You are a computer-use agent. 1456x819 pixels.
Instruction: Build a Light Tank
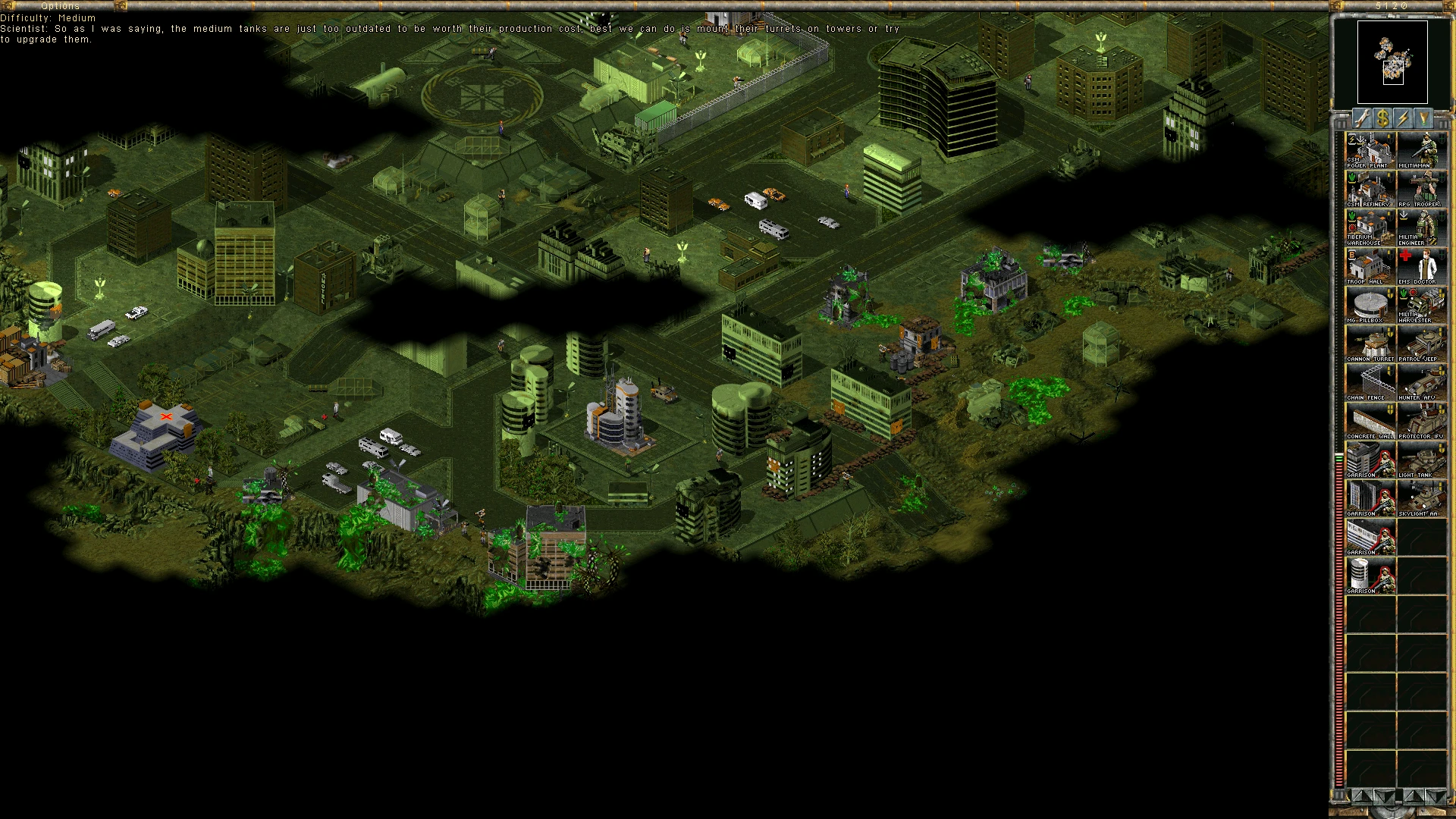pyautogui.click(x=1422, y=460)
